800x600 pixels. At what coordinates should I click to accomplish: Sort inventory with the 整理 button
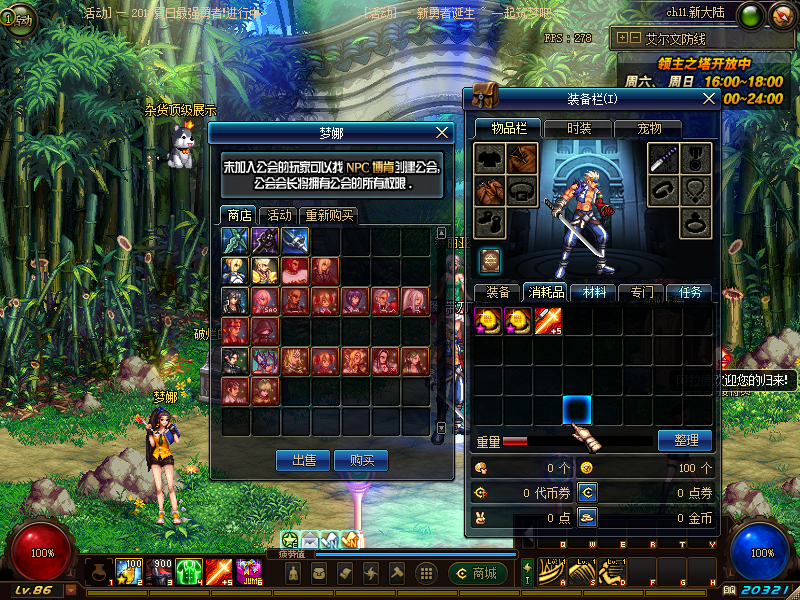pyautogui.click(x=685, y=440)
